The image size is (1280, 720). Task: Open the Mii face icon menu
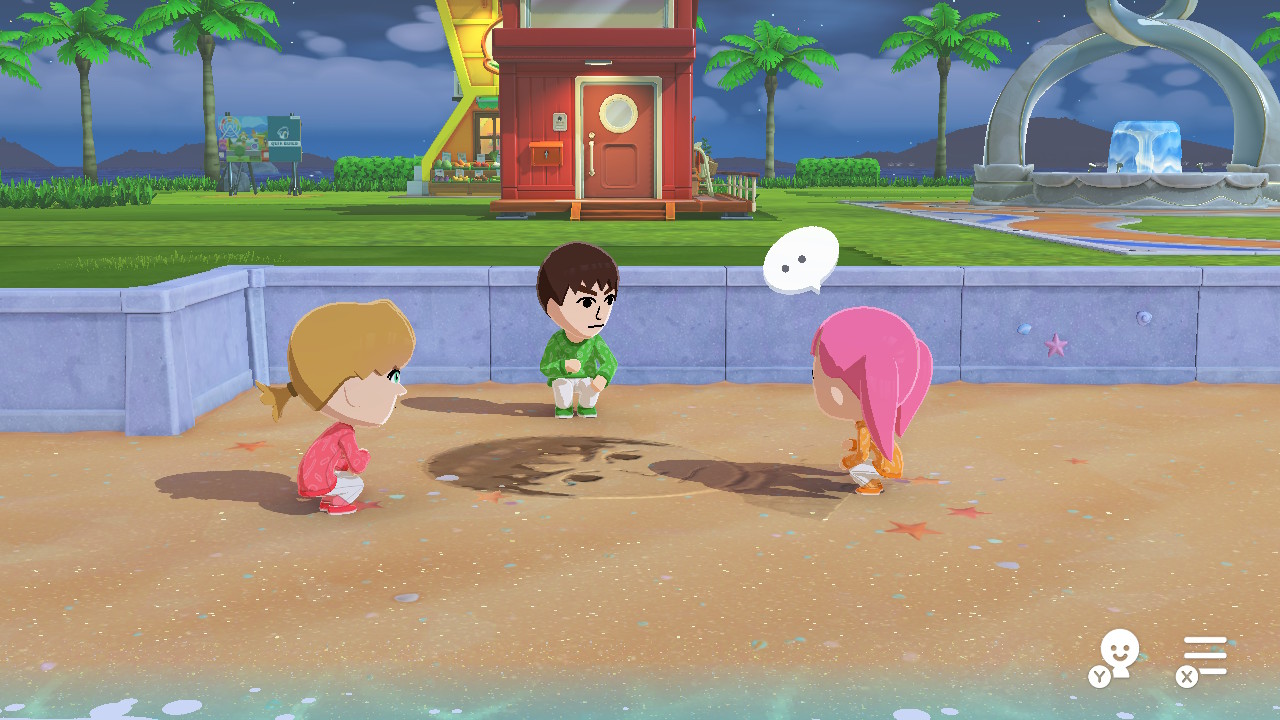[x=1118, y=656]
